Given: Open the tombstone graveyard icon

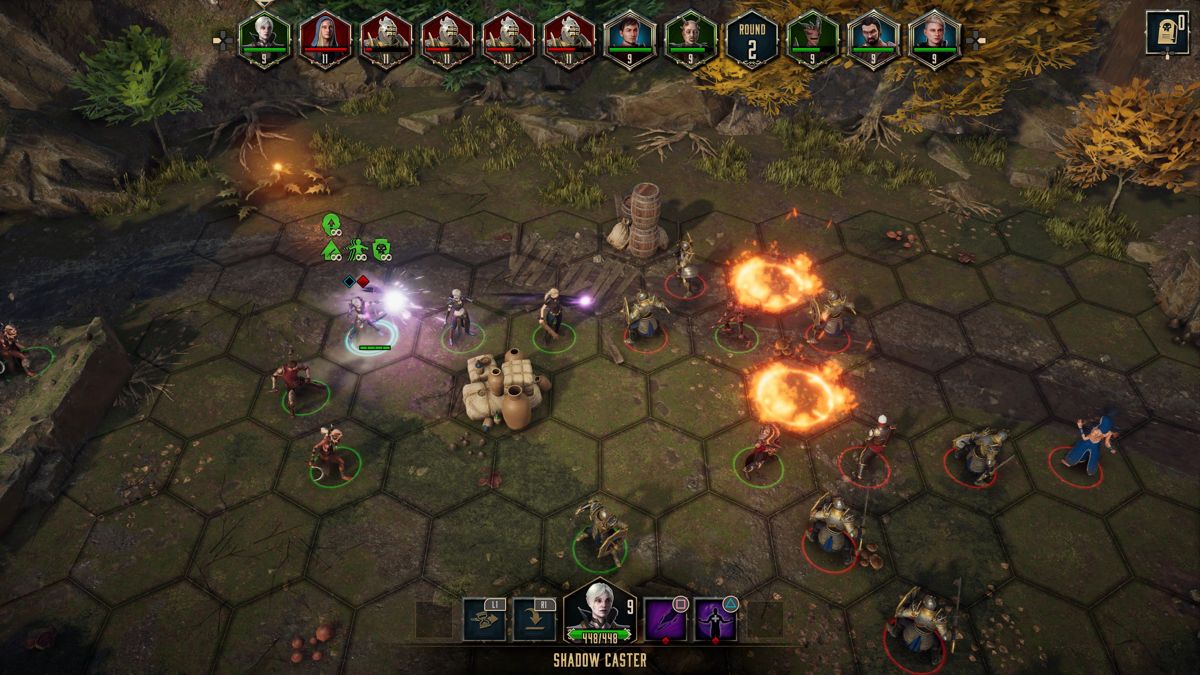Looking at the screenshot, I should tap(1167, 32).
